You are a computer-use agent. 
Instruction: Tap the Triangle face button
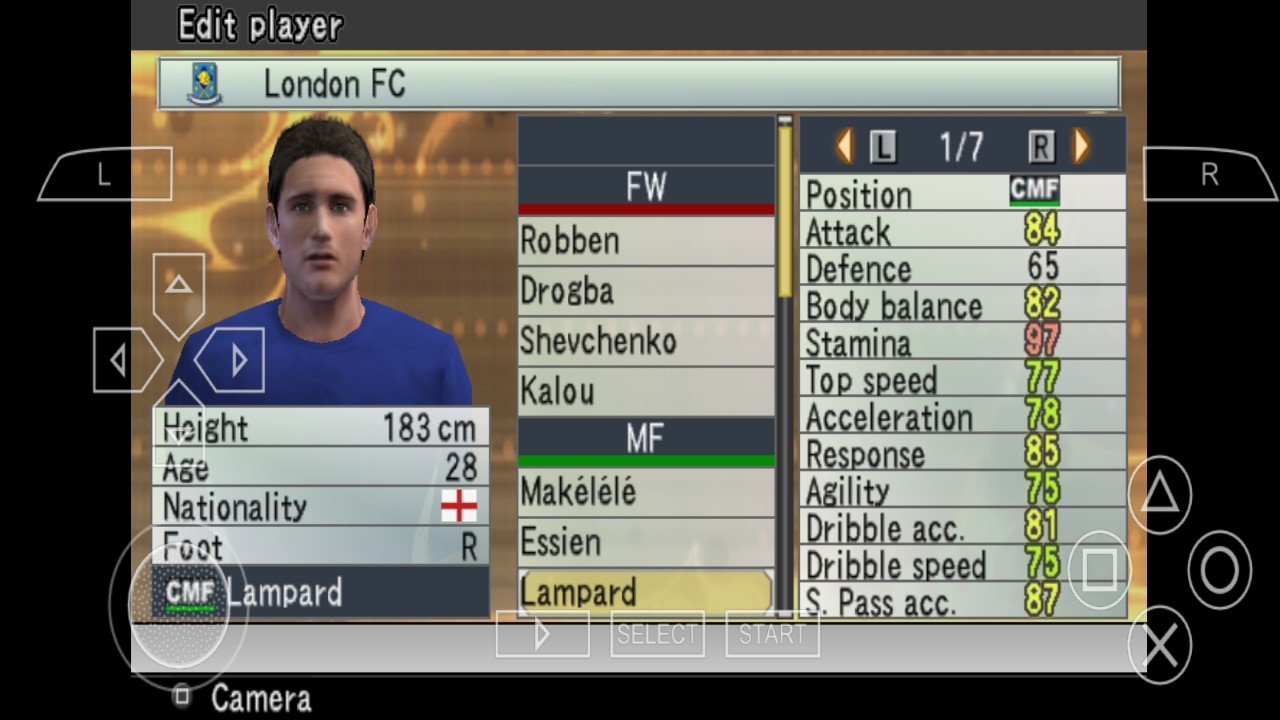pyautogui.click(x=1158, y=495)
